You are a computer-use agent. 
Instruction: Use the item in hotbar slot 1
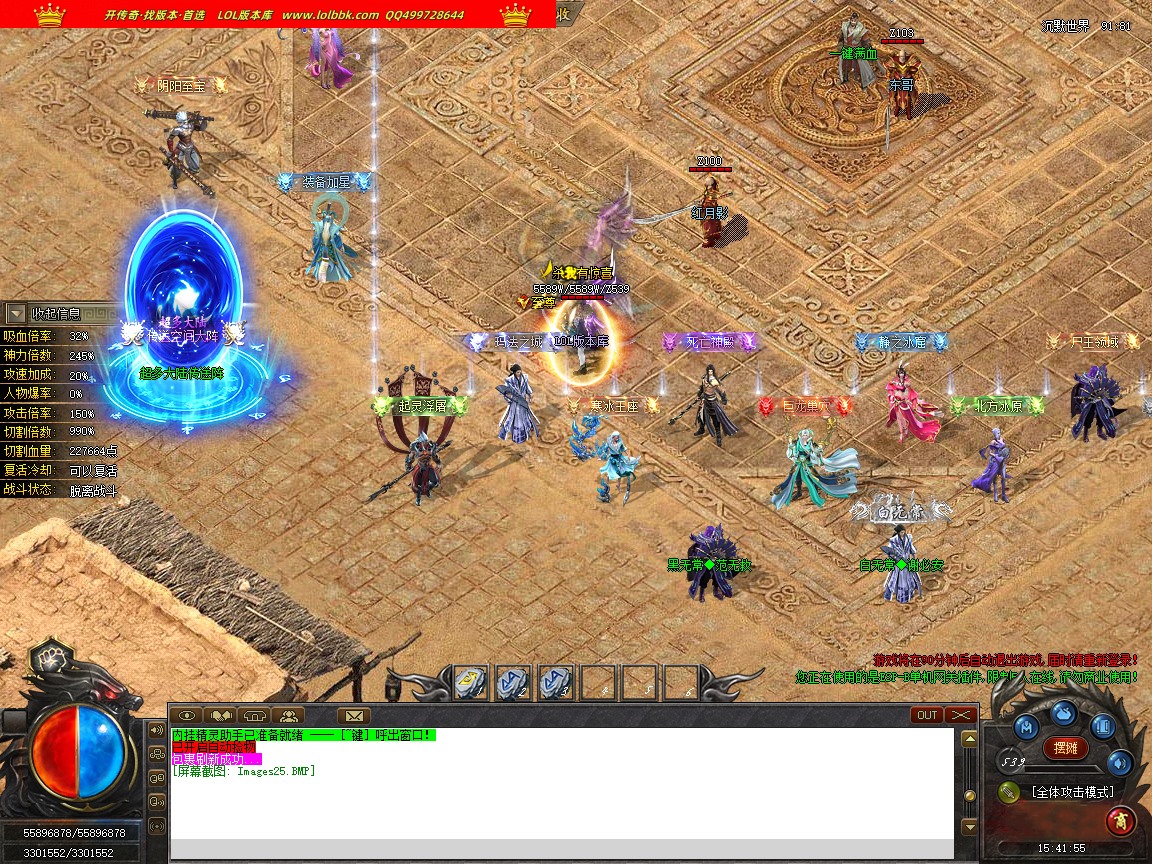471,682
